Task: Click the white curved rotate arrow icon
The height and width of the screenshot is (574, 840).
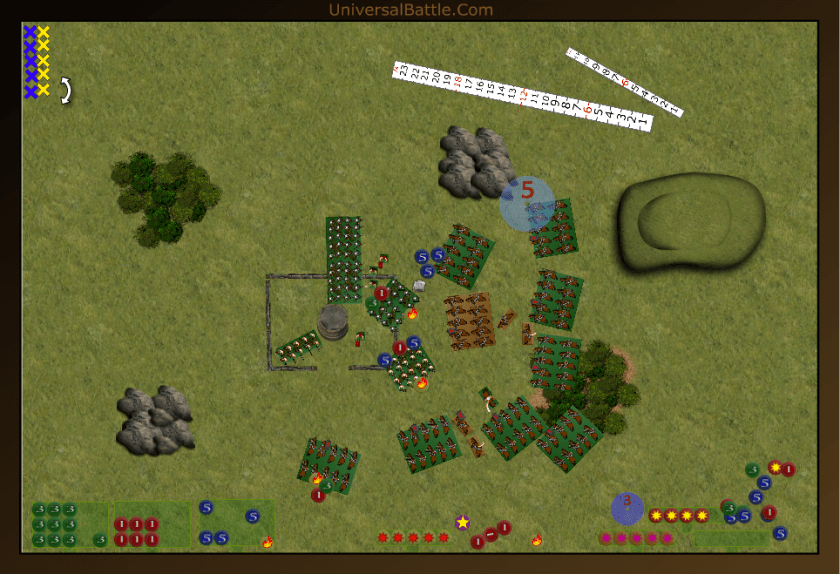Action: pos(66,91)
